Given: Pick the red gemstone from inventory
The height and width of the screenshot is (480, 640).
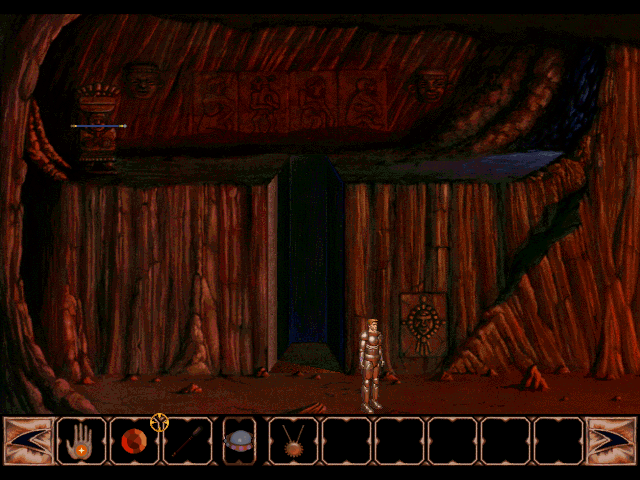Looking at the screenshot, I should coord(133,441).
